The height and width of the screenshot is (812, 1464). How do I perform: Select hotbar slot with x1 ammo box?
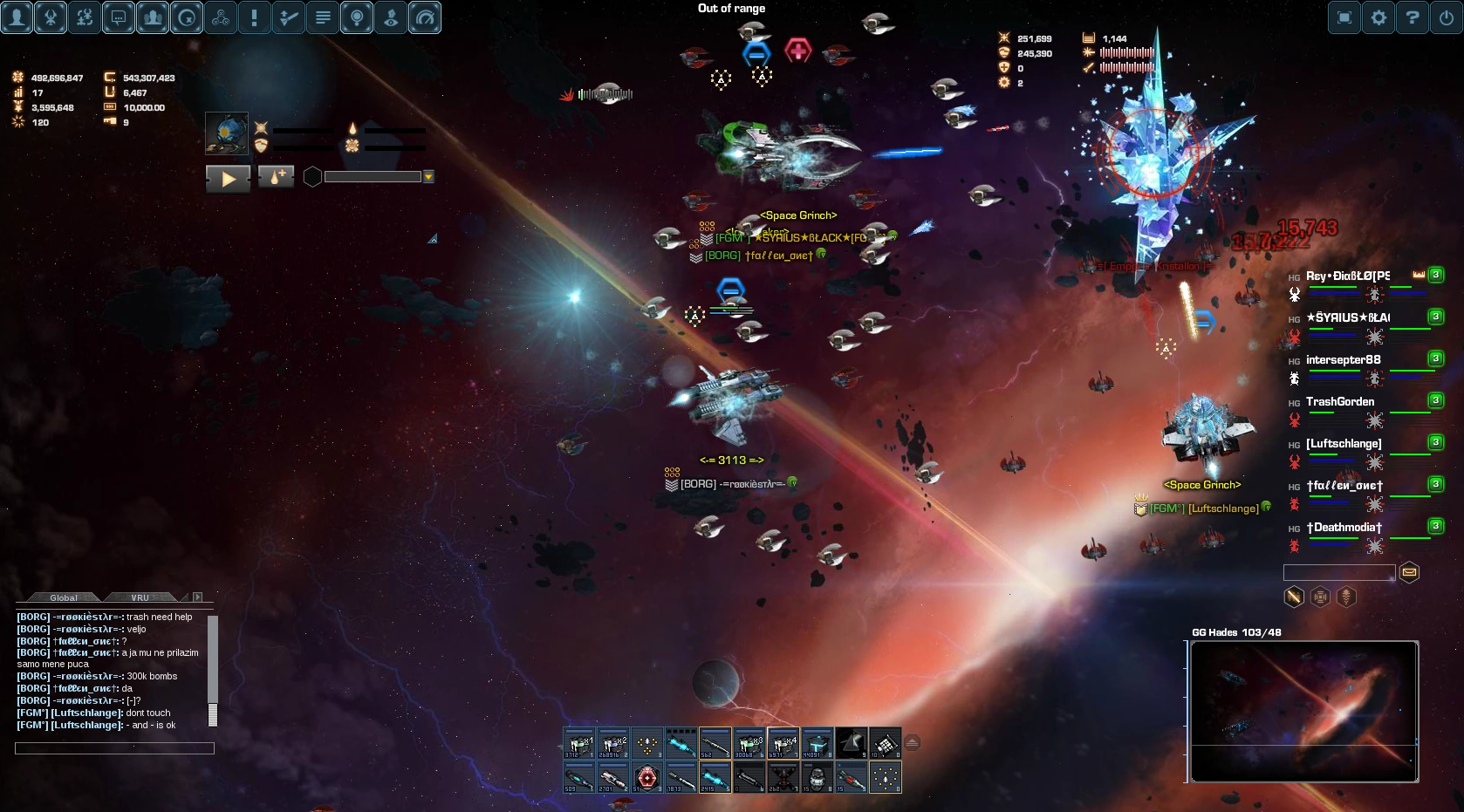(x=578, y=743)
